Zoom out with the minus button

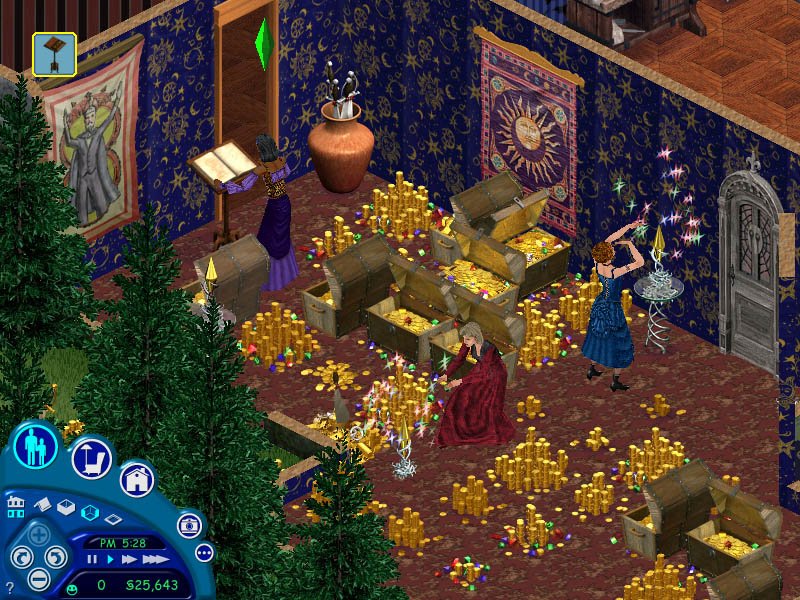pyautogui.click(x=38, y=578)
